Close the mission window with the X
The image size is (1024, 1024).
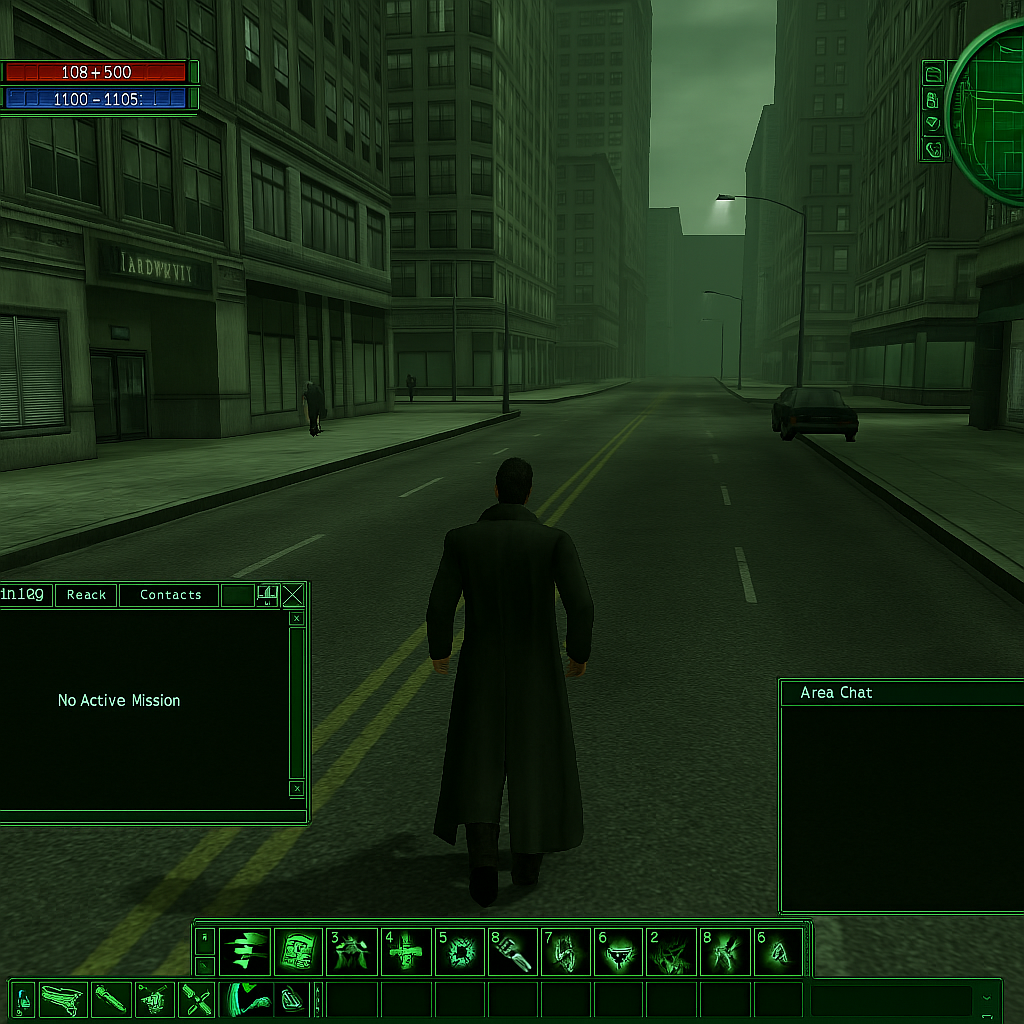pos(293,596)
